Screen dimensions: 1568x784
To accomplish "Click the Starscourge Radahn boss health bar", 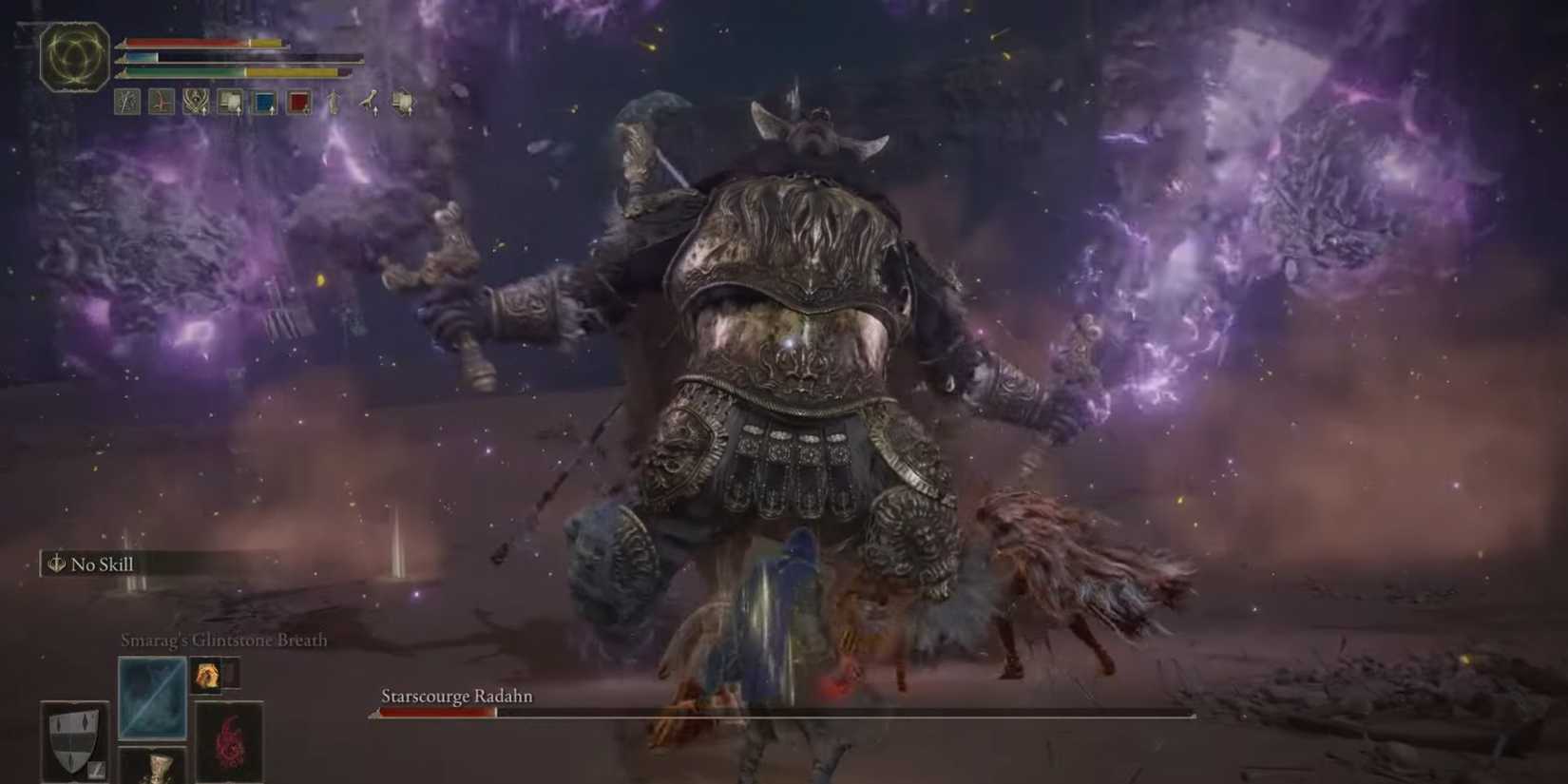I will tap(779, 713).
